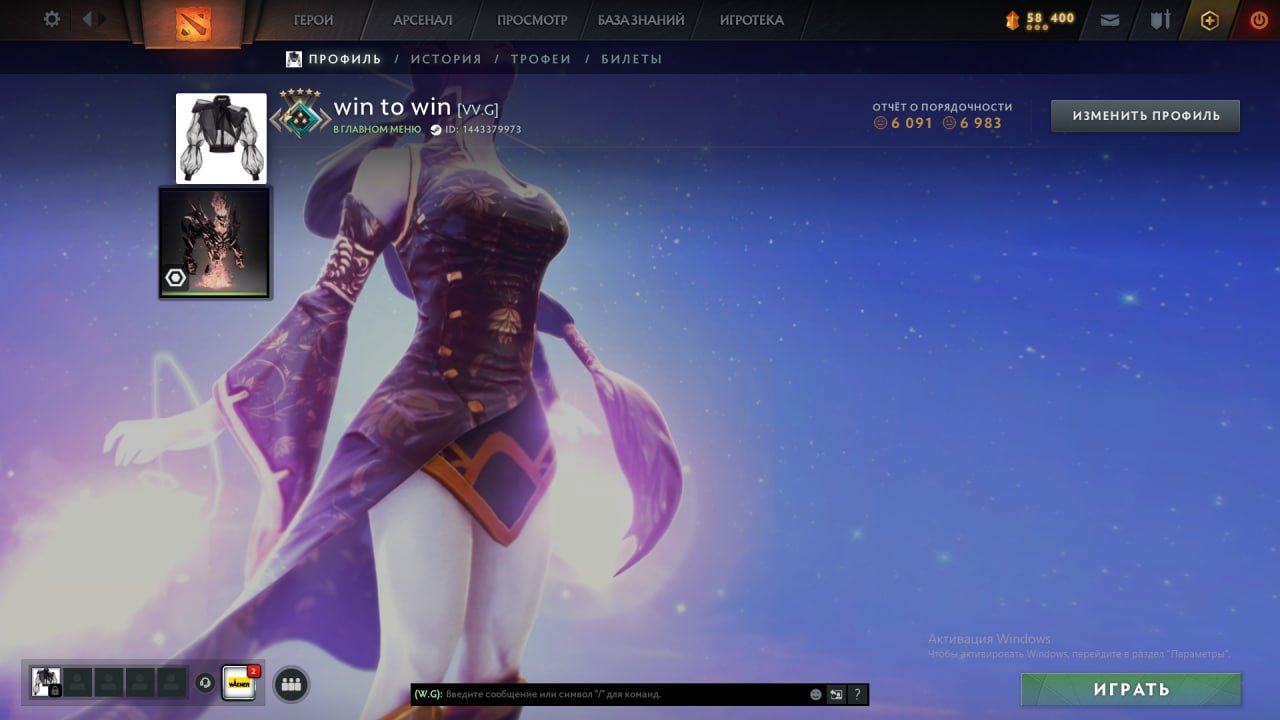The width and height of the screenshot is (1280, 720).
Task: Open the shield and sword icon
Action: coord(1160,20)
